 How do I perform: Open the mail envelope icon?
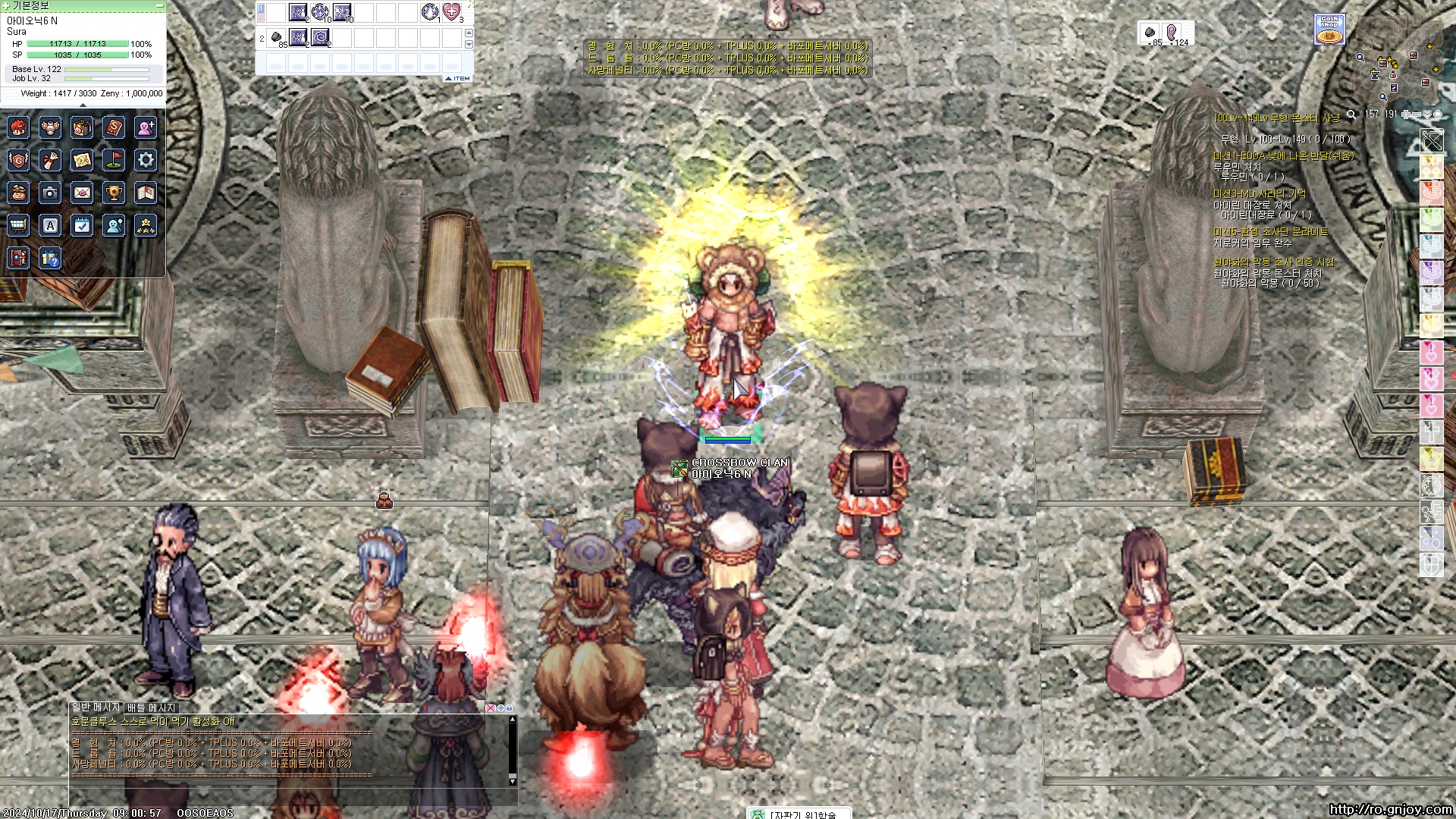82,193
